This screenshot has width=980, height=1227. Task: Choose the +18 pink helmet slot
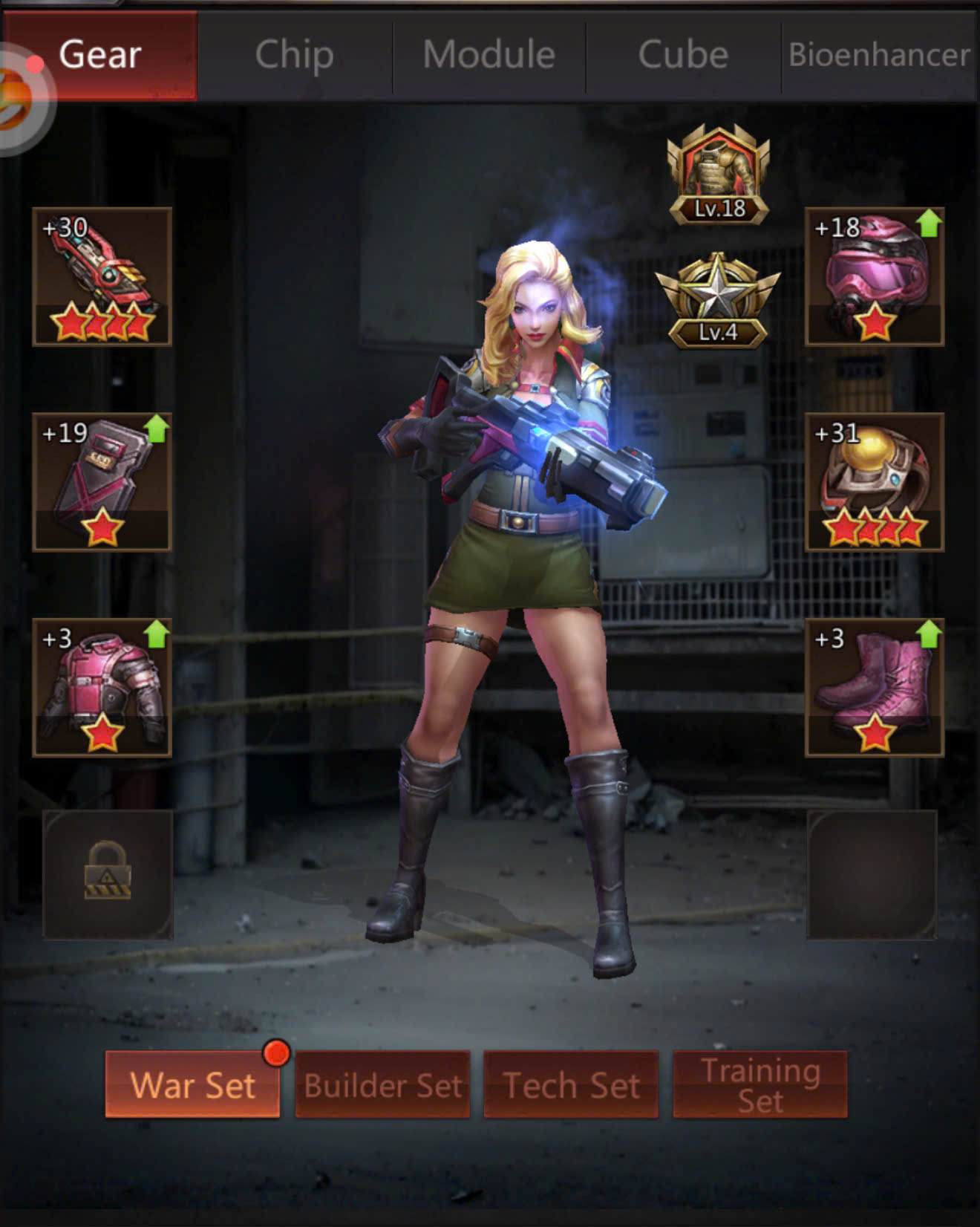click(875, 276)
